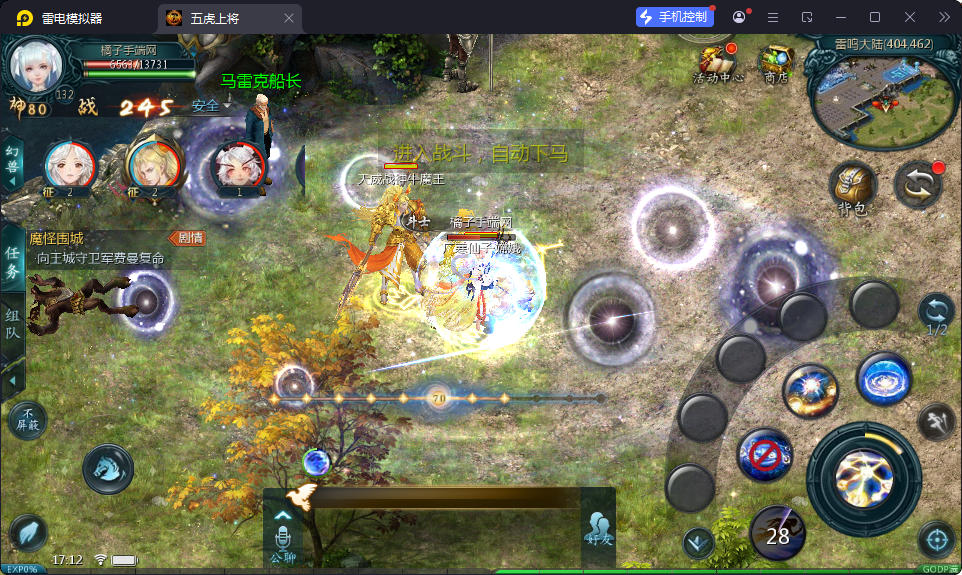Use the blue whirlpool skill
Image resolution: width=962 pixels, height=575 pixels.
884,380
